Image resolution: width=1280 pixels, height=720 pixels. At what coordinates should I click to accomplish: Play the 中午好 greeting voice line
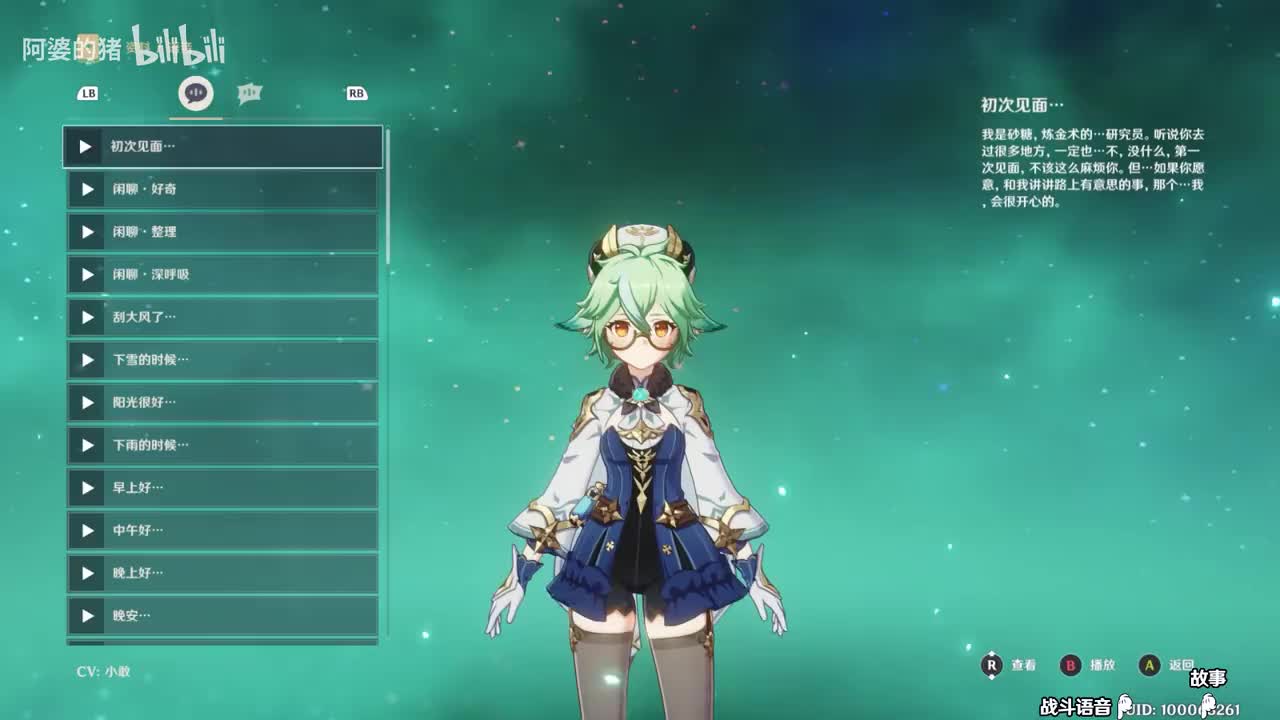coord(86,530)
